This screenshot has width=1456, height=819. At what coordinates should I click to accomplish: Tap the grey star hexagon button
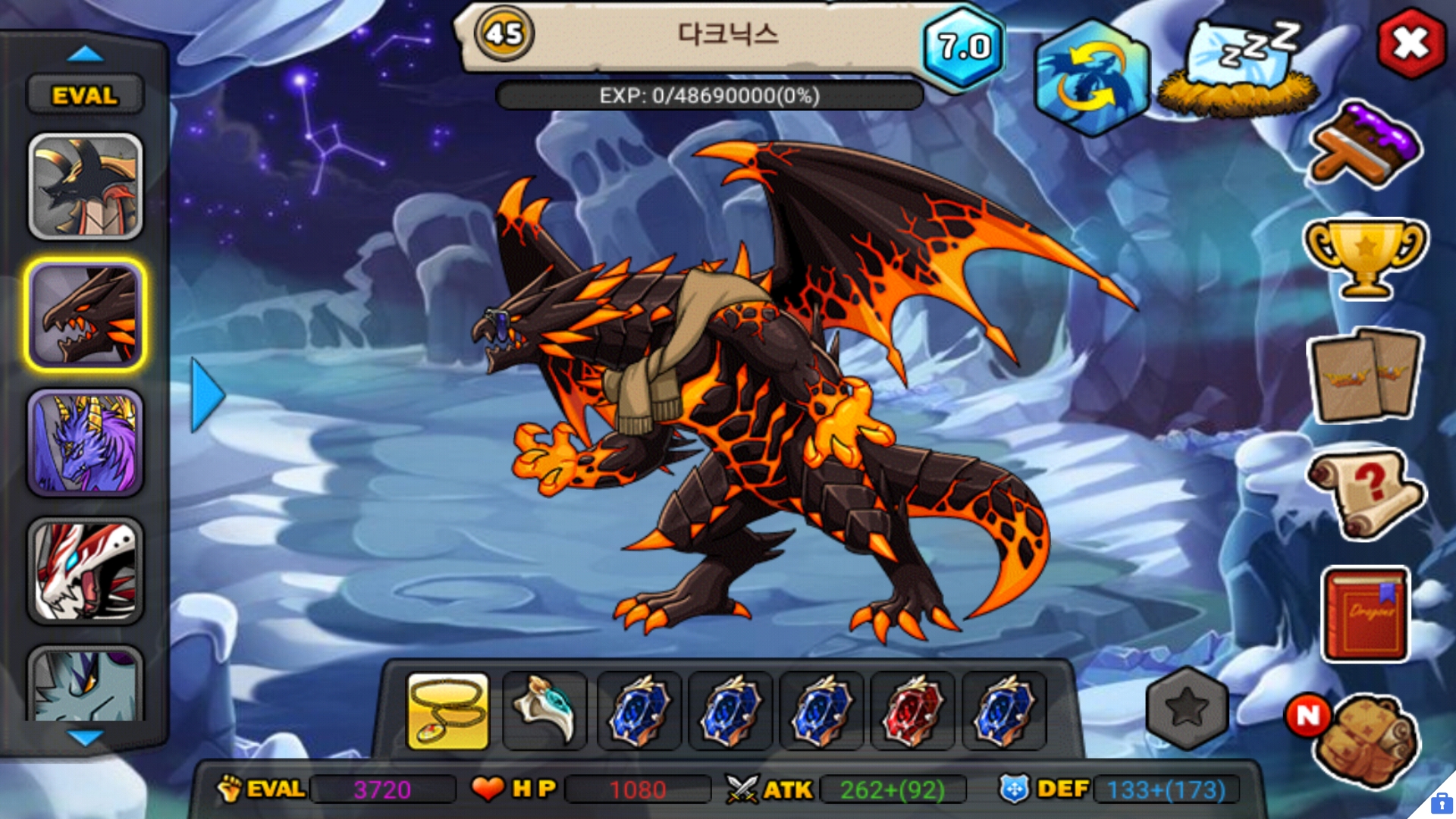[x=1187, y=708]
